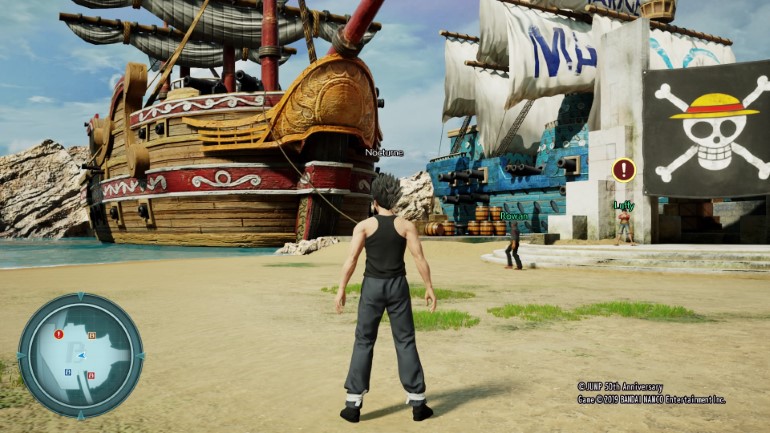
Task: Choose the blue square marker on the minimap
Action: tap(68, 372)
